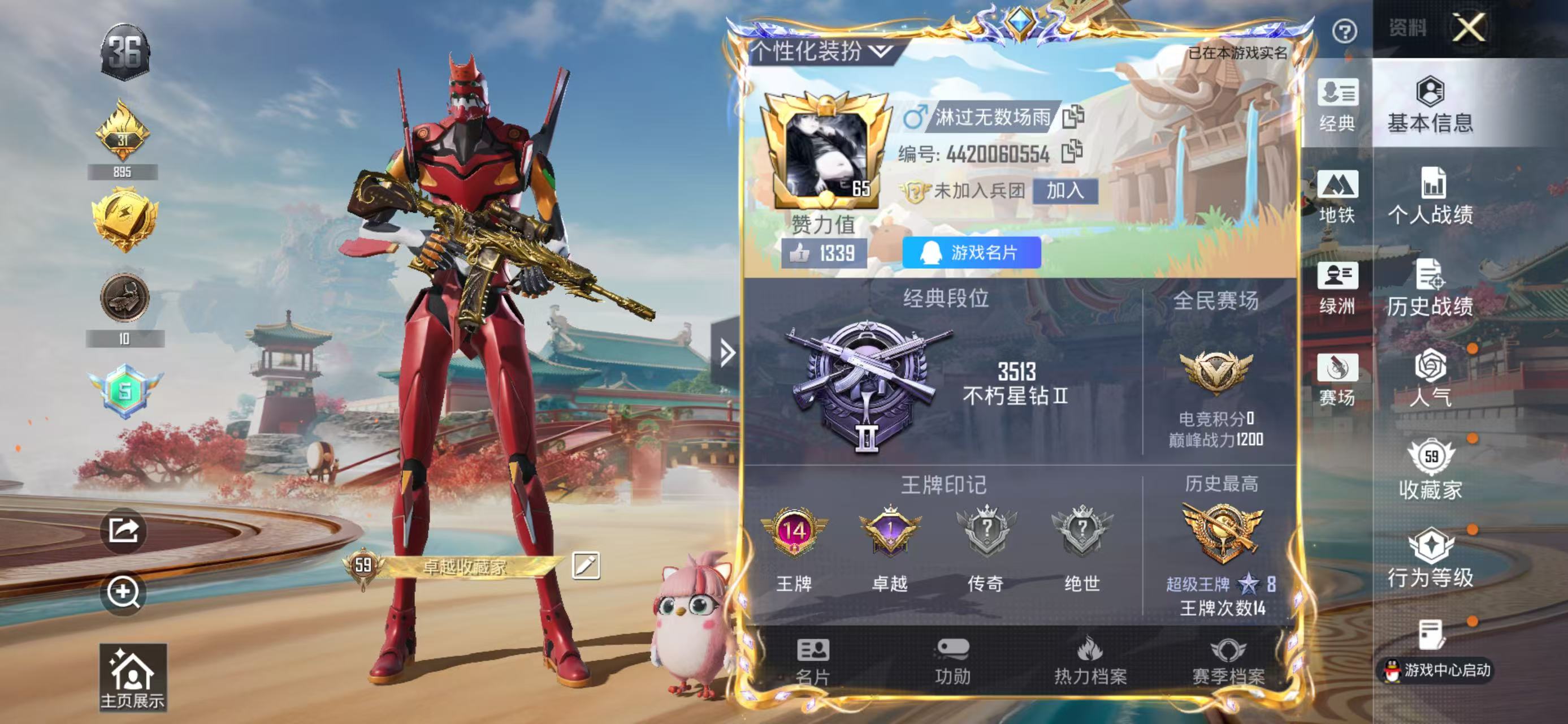This screenshot has width=1568, height=724.
Task: Open the 赛季档案 season archive tab
Action: [x=1228, y=661]
